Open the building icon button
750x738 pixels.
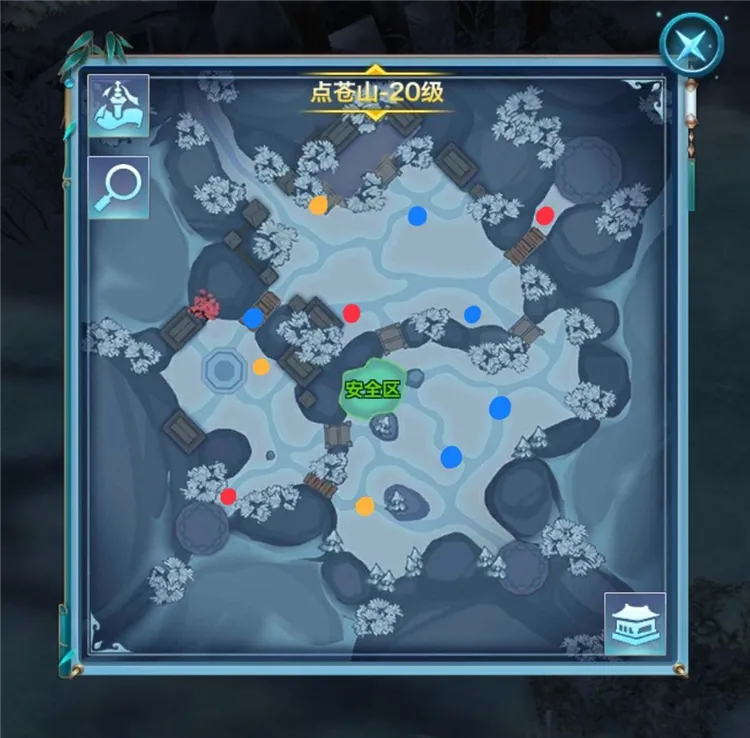(635, 624)
